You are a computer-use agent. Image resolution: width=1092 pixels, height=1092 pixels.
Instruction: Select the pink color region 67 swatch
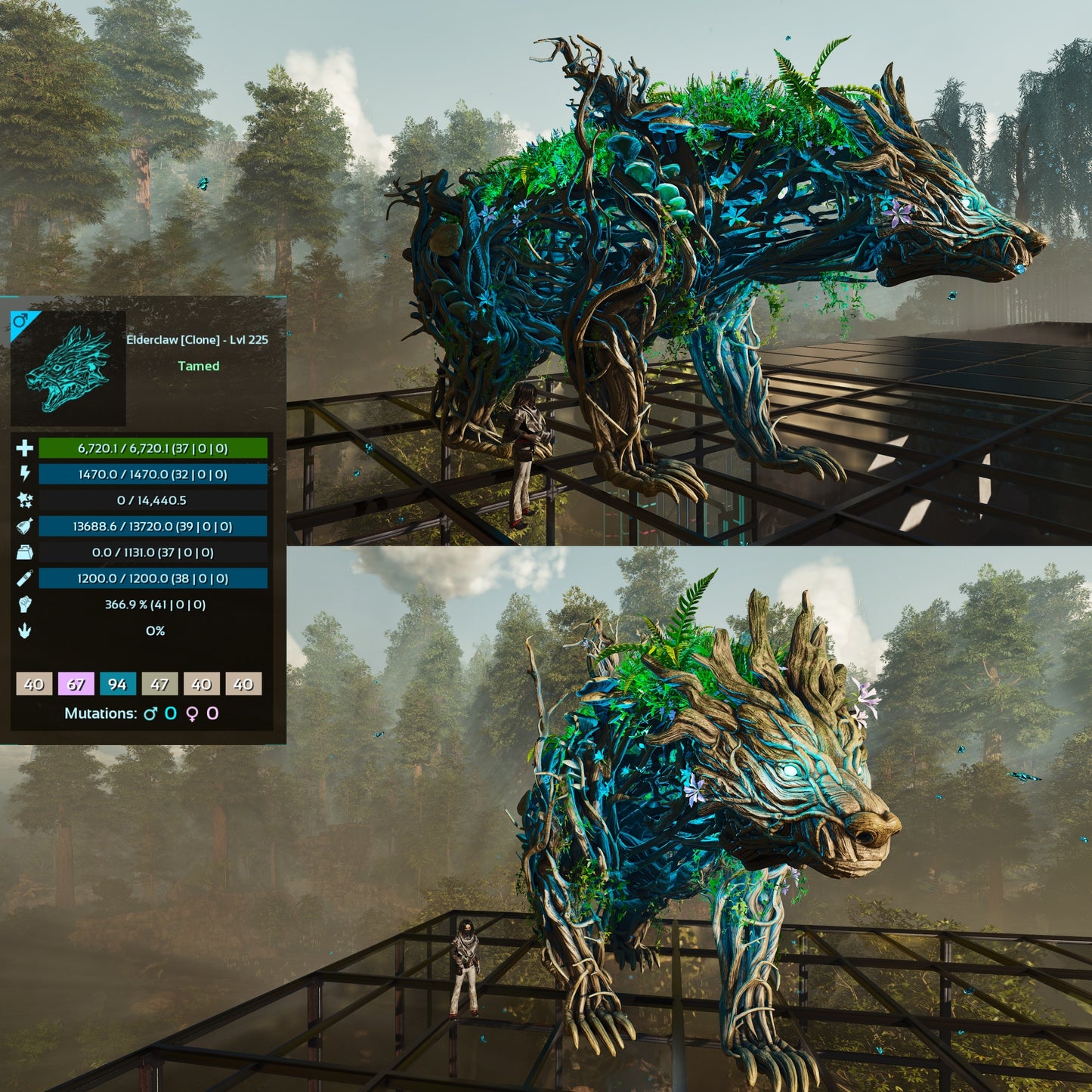click(x=76, y=684)
